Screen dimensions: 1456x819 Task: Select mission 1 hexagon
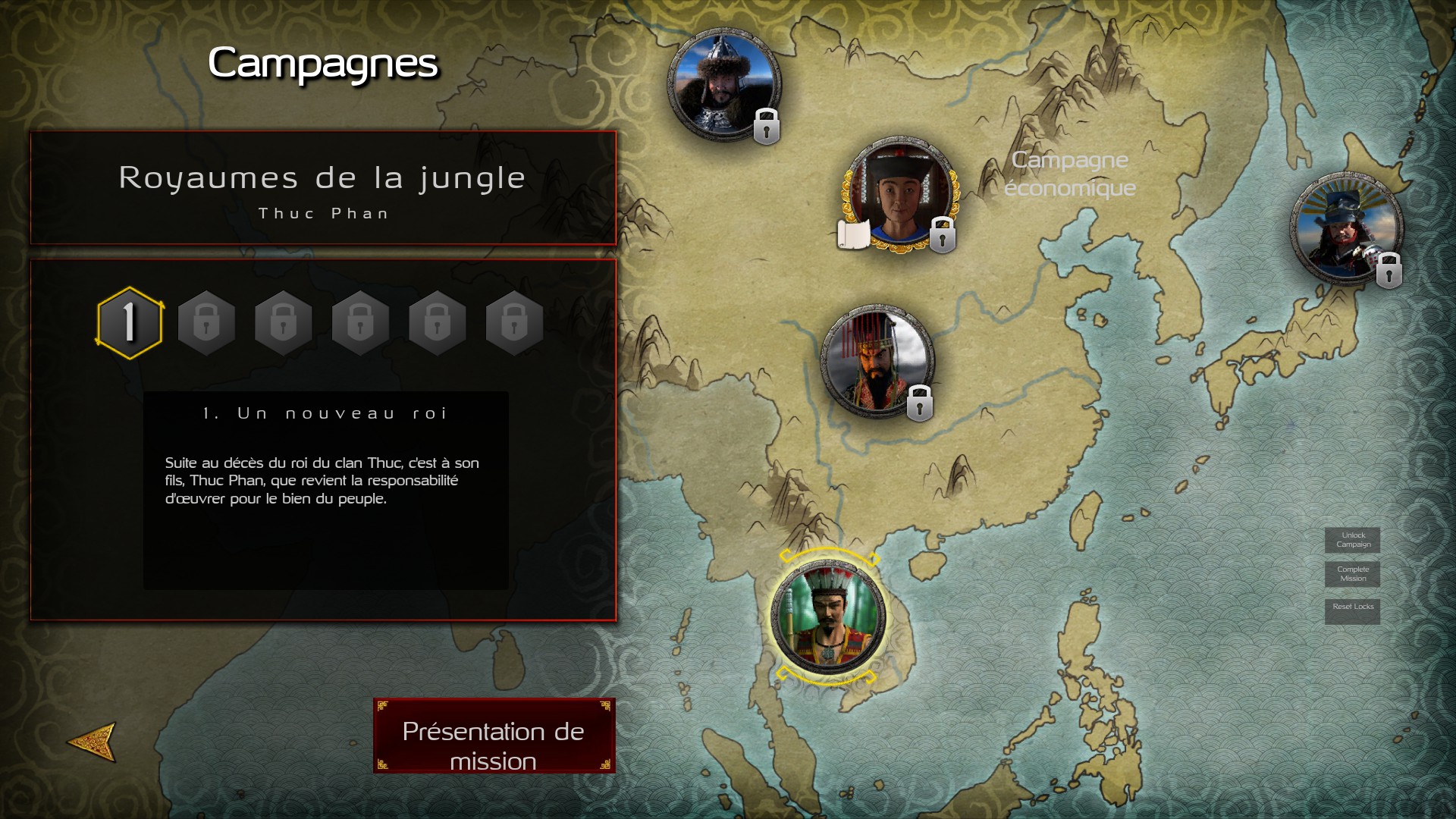point(130,323)
